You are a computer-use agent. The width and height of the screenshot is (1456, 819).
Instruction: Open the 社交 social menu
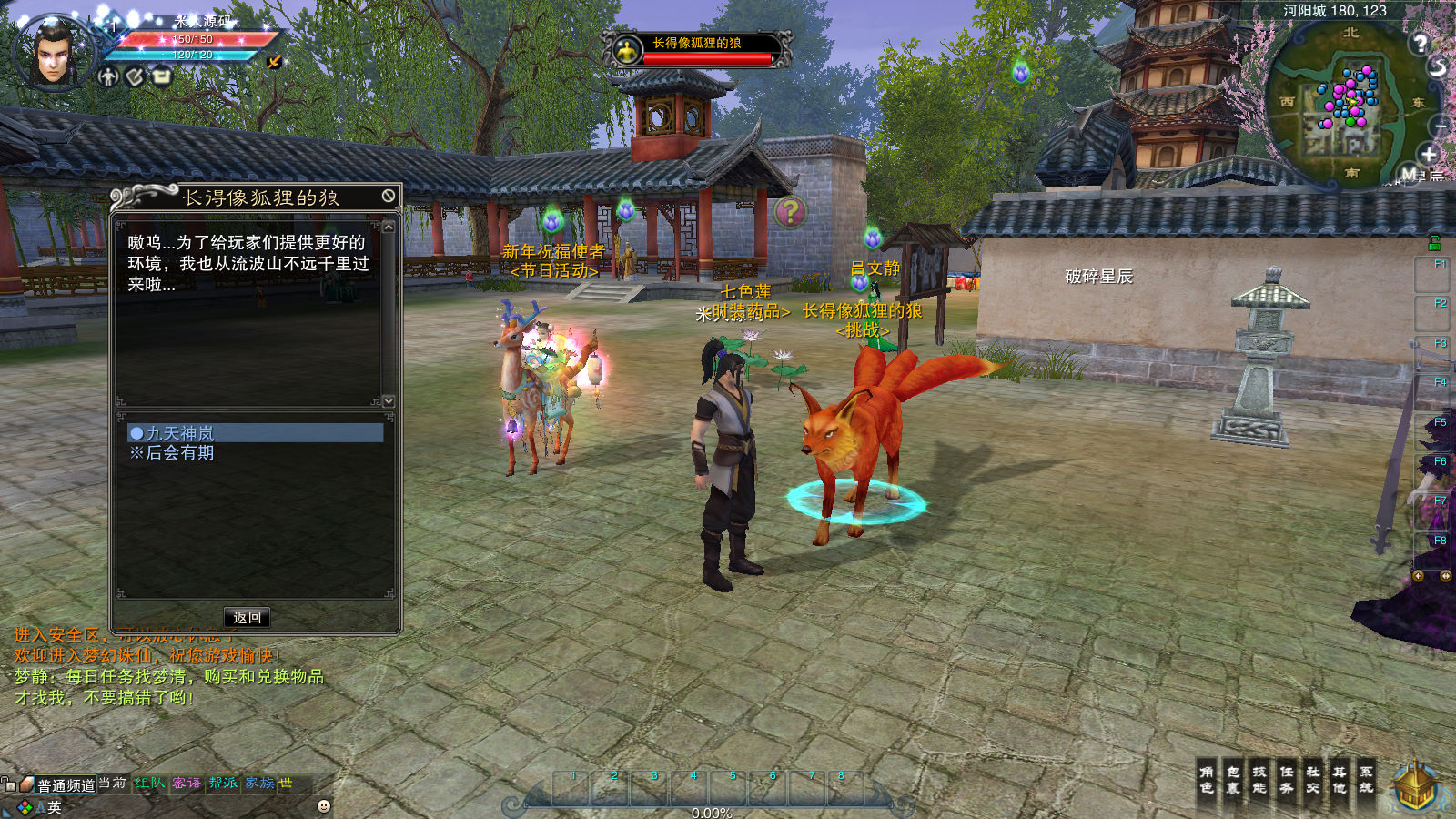point(1313,780)
